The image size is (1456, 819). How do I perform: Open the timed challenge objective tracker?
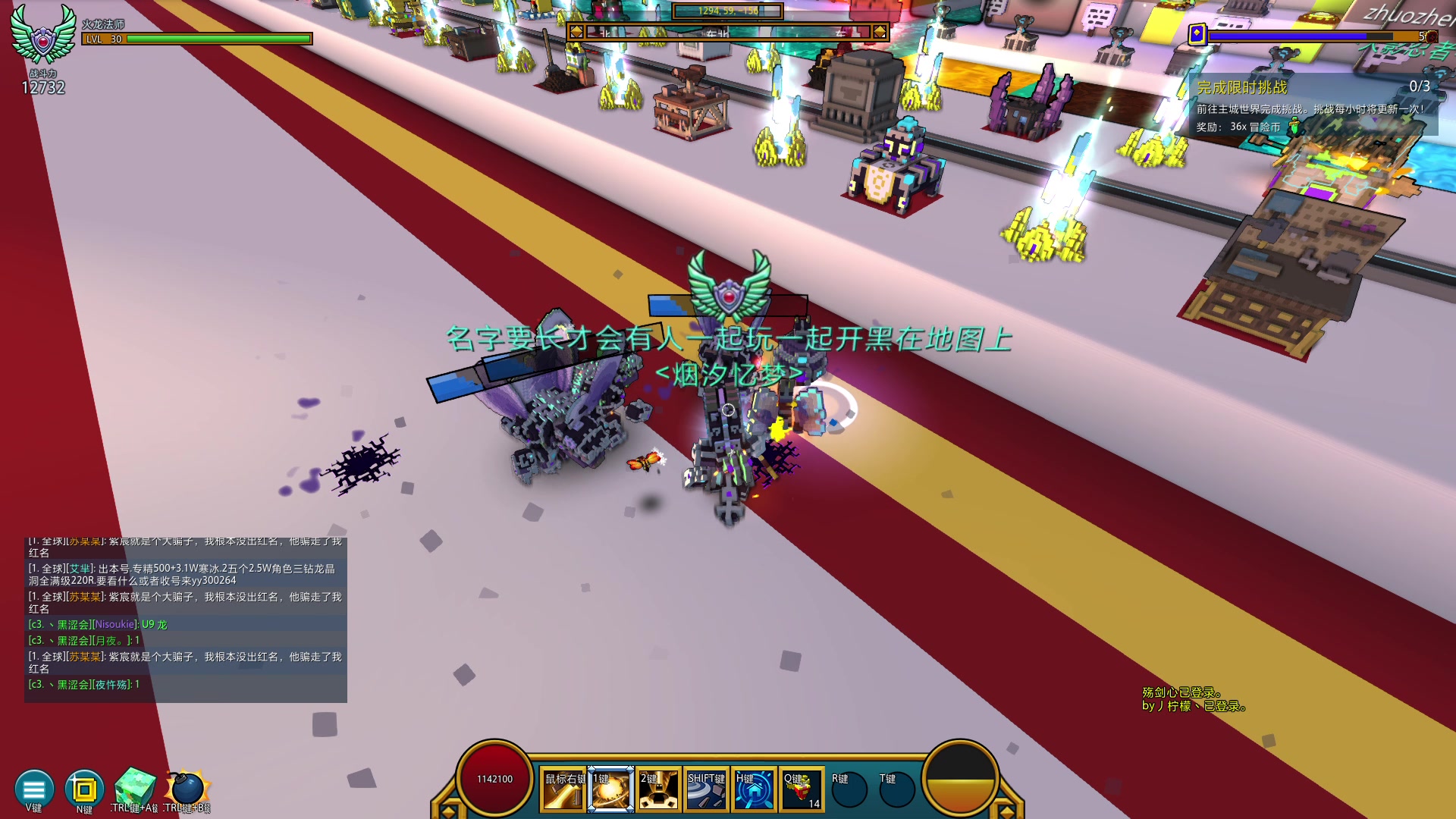[x=1313, y=106]
